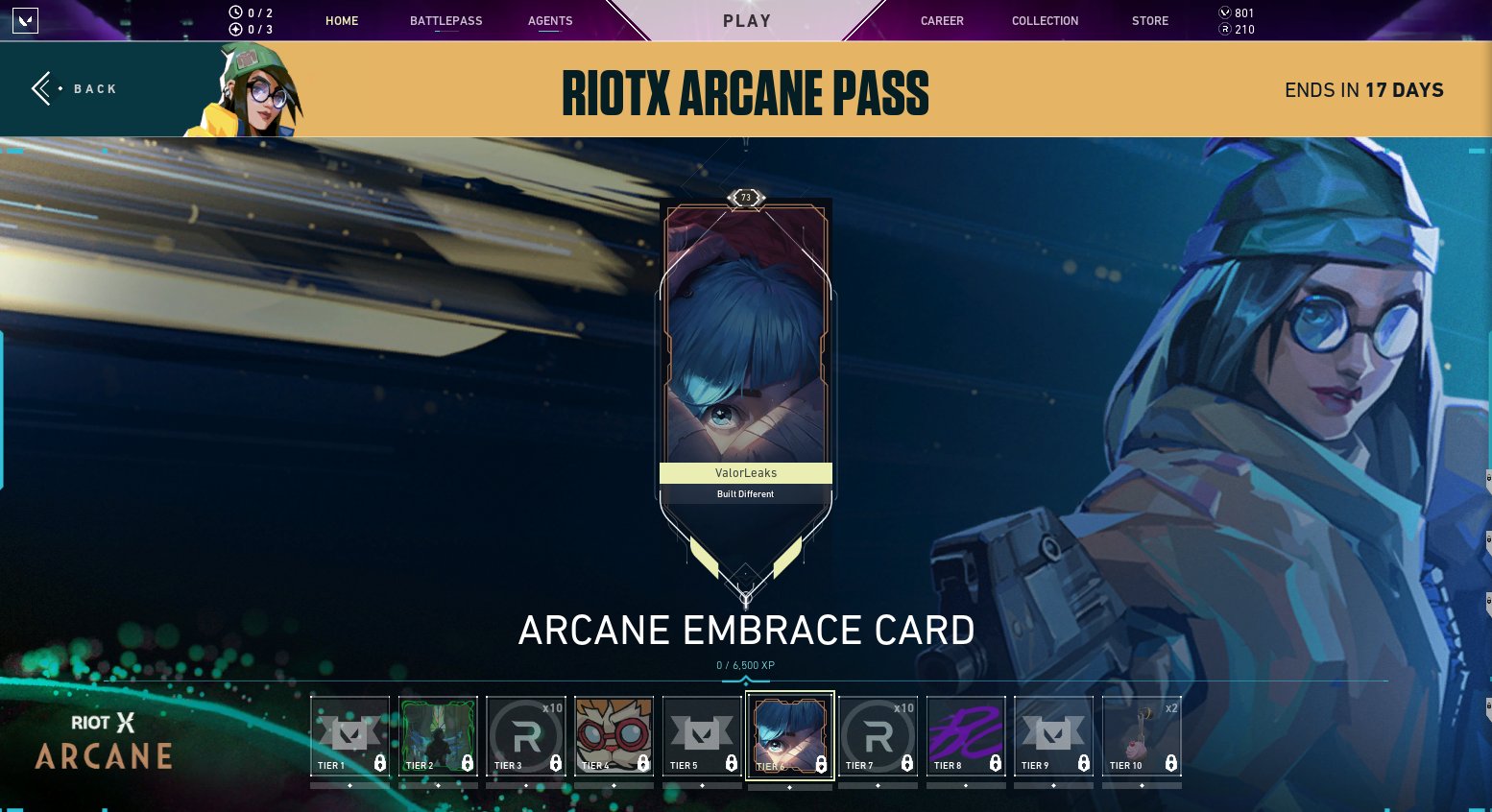Open the COLLECTION menu
Viewport: 1492px width, 812px height.
tap(1045, 20)
